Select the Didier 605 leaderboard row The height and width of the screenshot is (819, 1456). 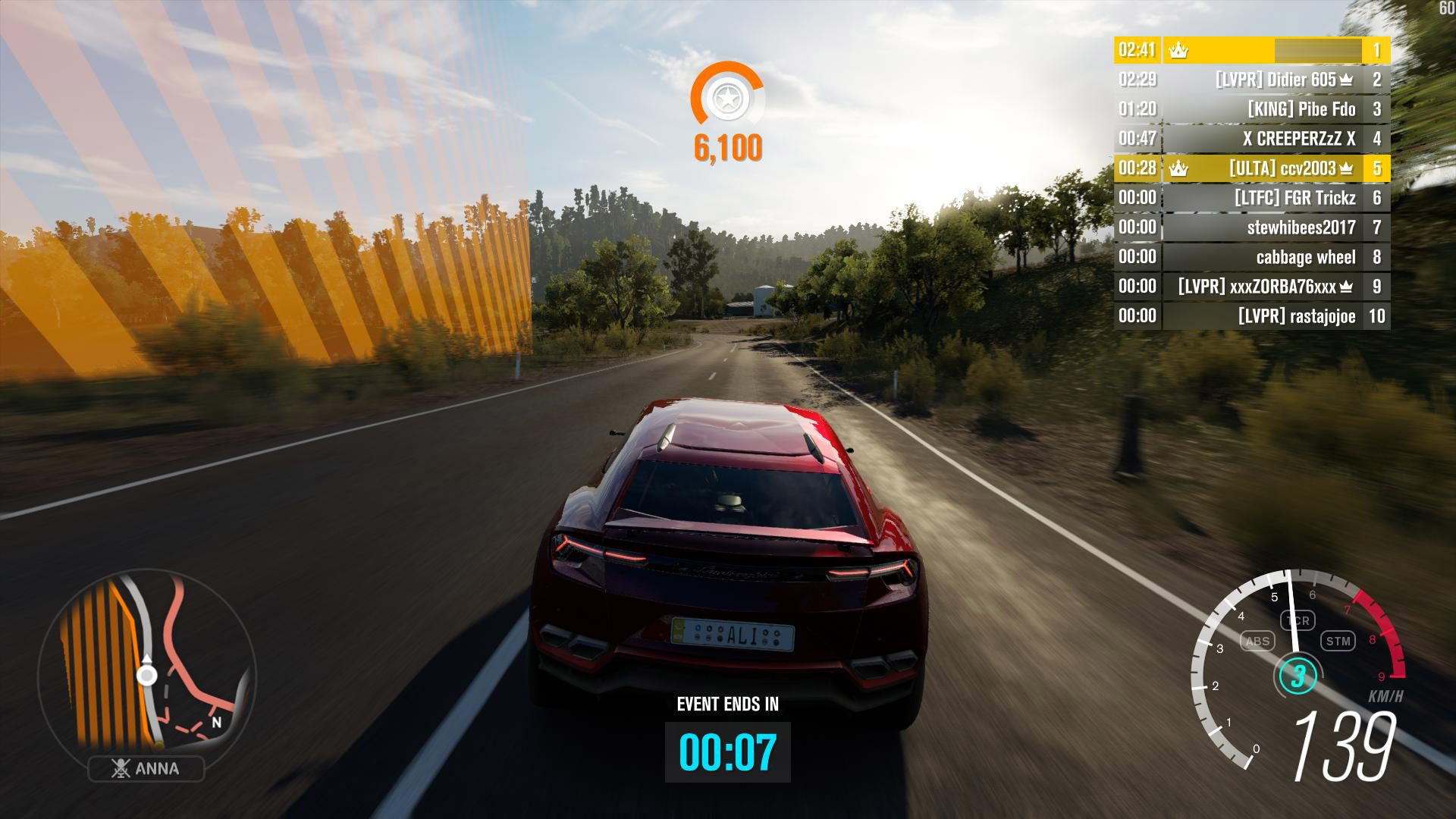pyautogui.click(x=1251, y=80)
